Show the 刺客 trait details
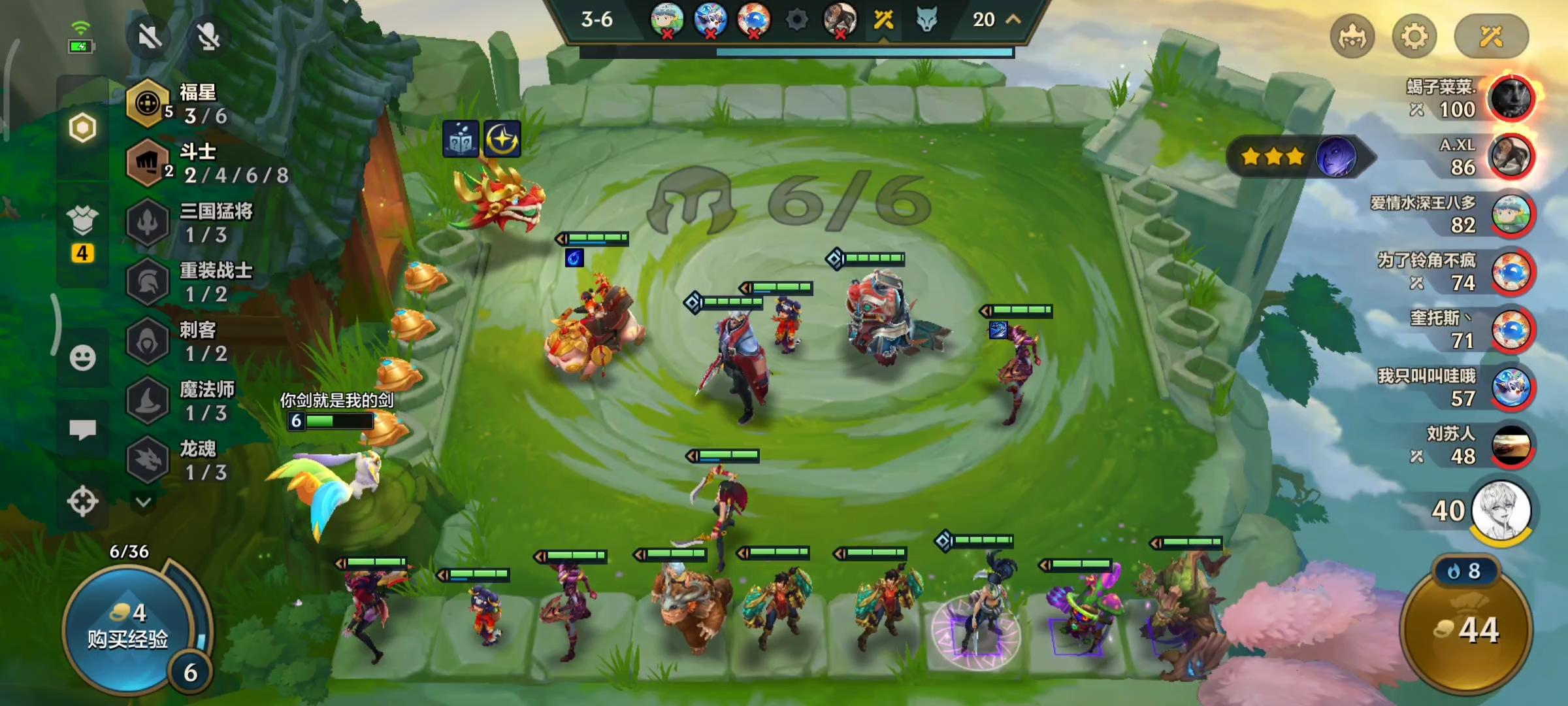The height and width of the screenshot is (706, 1568). (189, 342)
